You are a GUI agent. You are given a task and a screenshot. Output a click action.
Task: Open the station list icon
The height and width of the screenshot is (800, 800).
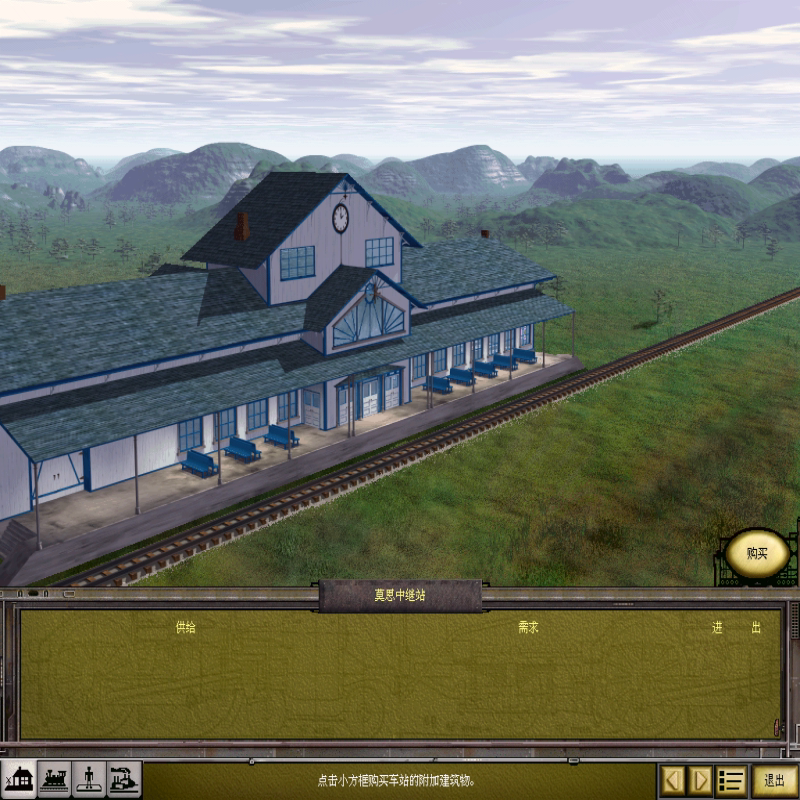pyautogui.click(x=731, y=780)
